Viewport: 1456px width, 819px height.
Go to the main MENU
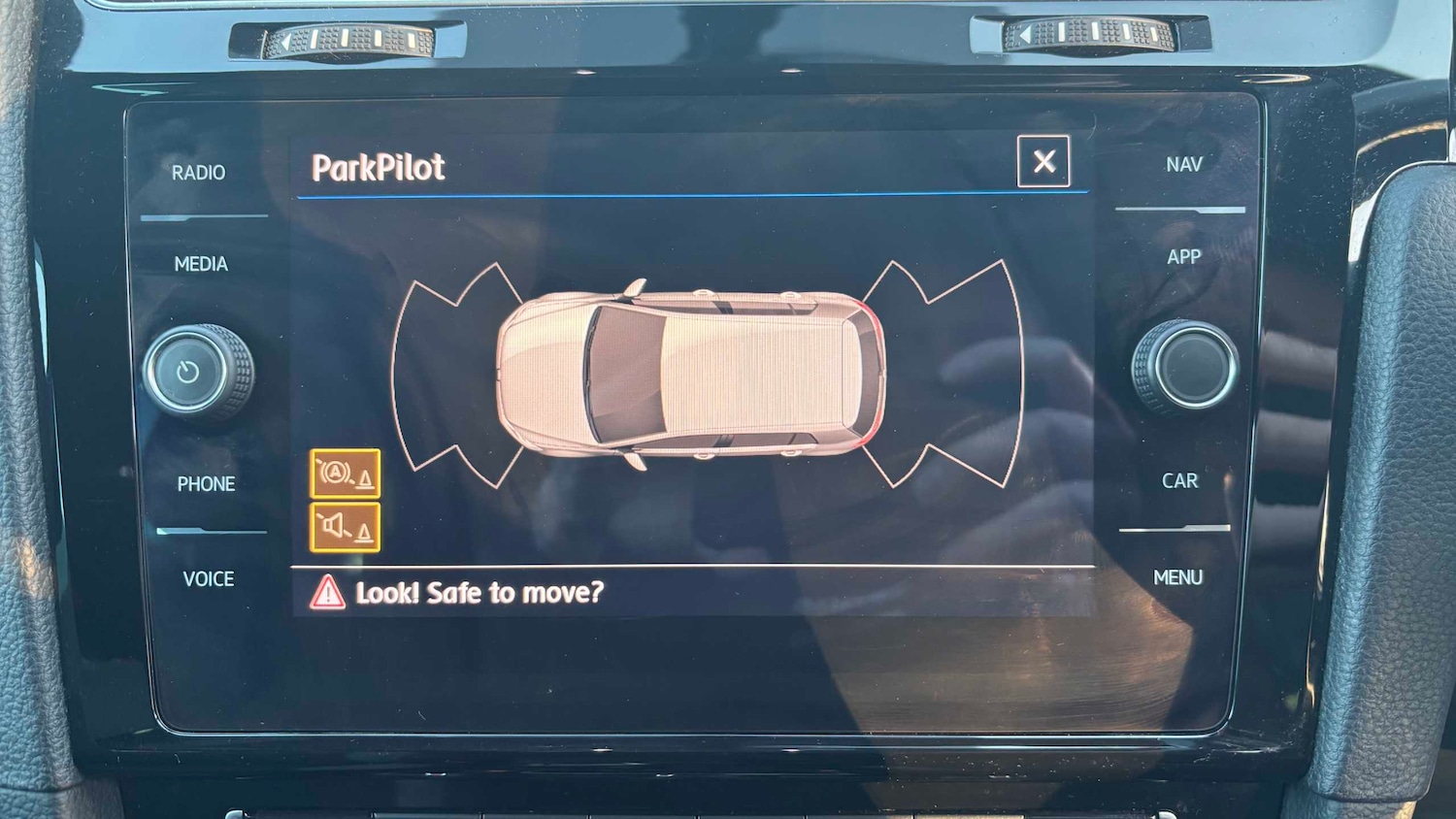coord(1177,578)
